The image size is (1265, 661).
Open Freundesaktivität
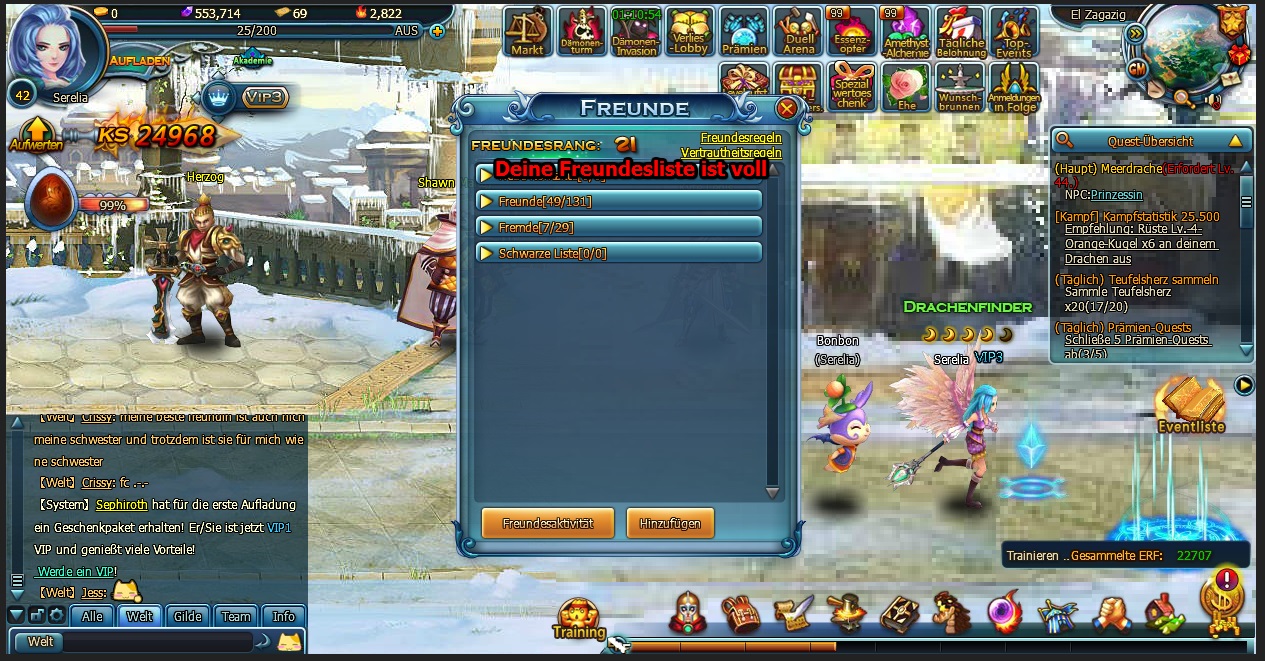pyautogui.click(x=548, y=523)
